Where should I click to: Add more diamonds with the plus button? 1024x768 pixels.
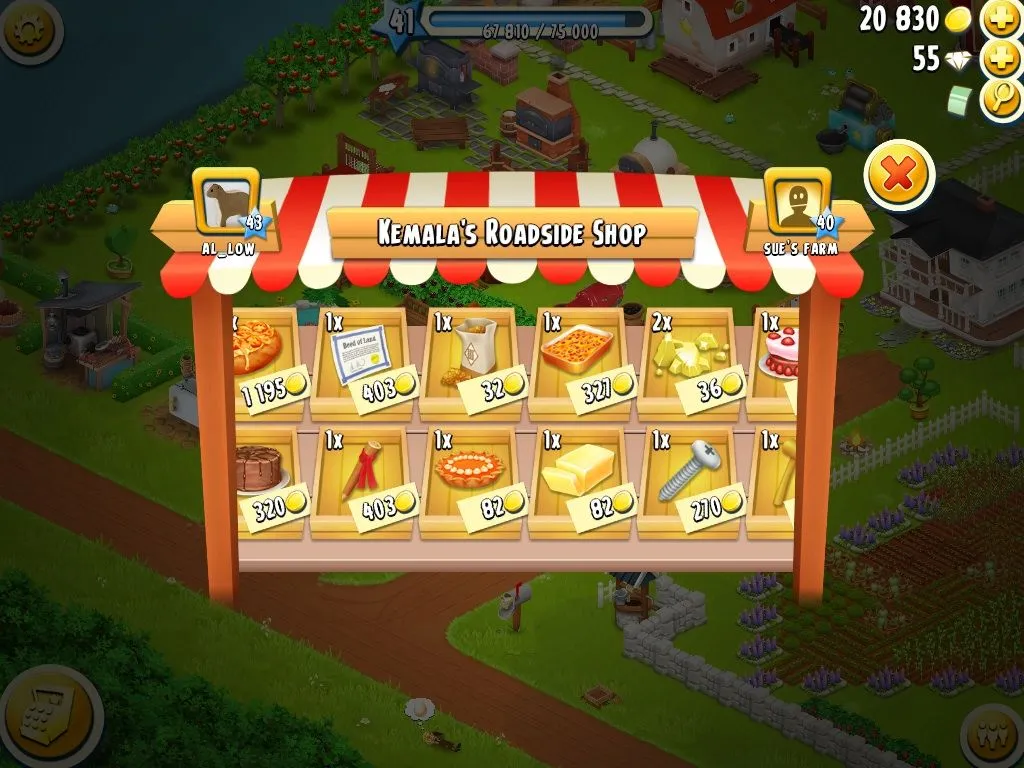(1001, 59)
